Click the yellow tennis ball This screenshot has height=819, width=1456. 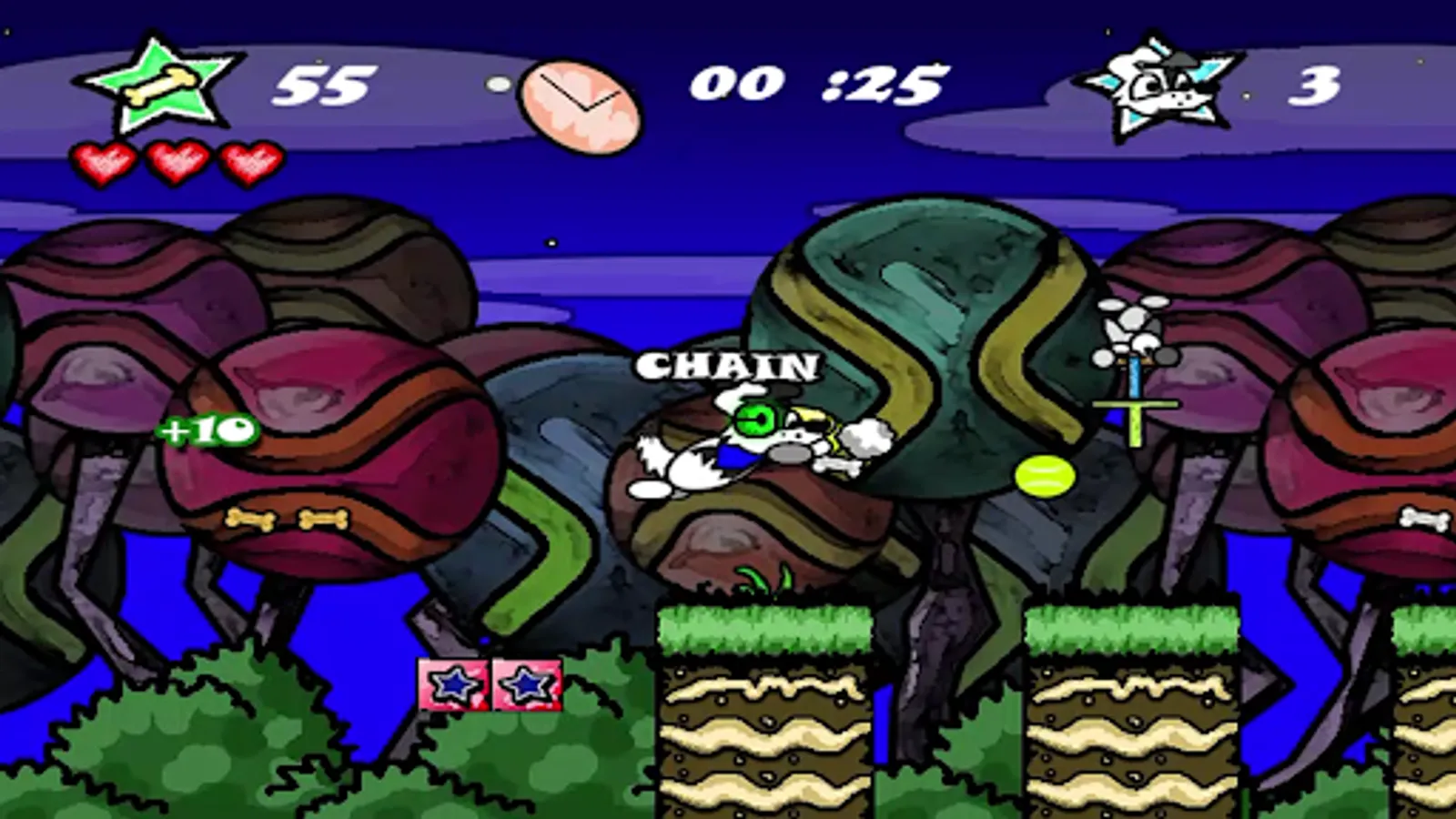tap(1043, 475)
